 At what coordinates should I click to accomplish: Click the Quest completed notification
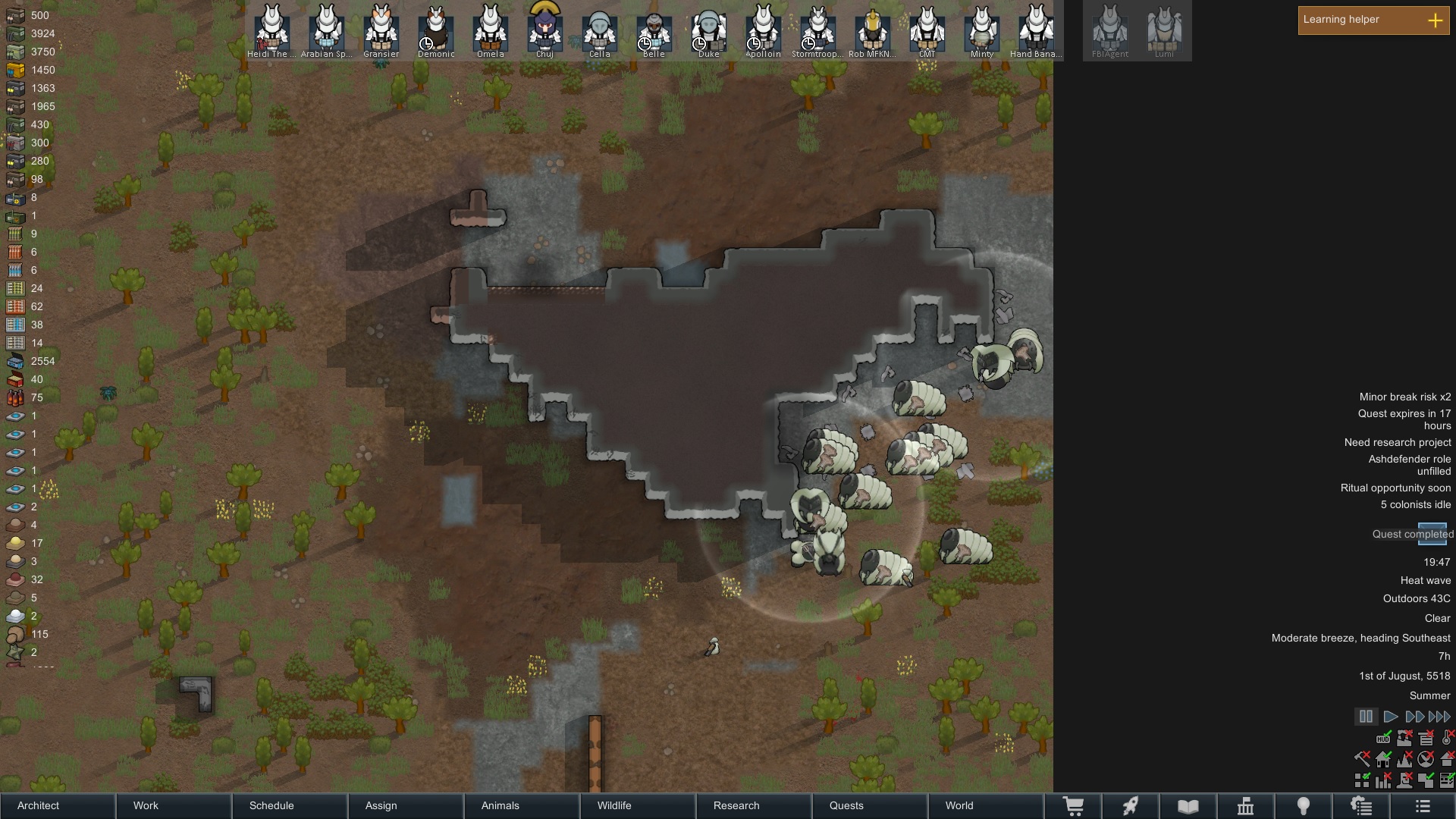pos(1412,535)
